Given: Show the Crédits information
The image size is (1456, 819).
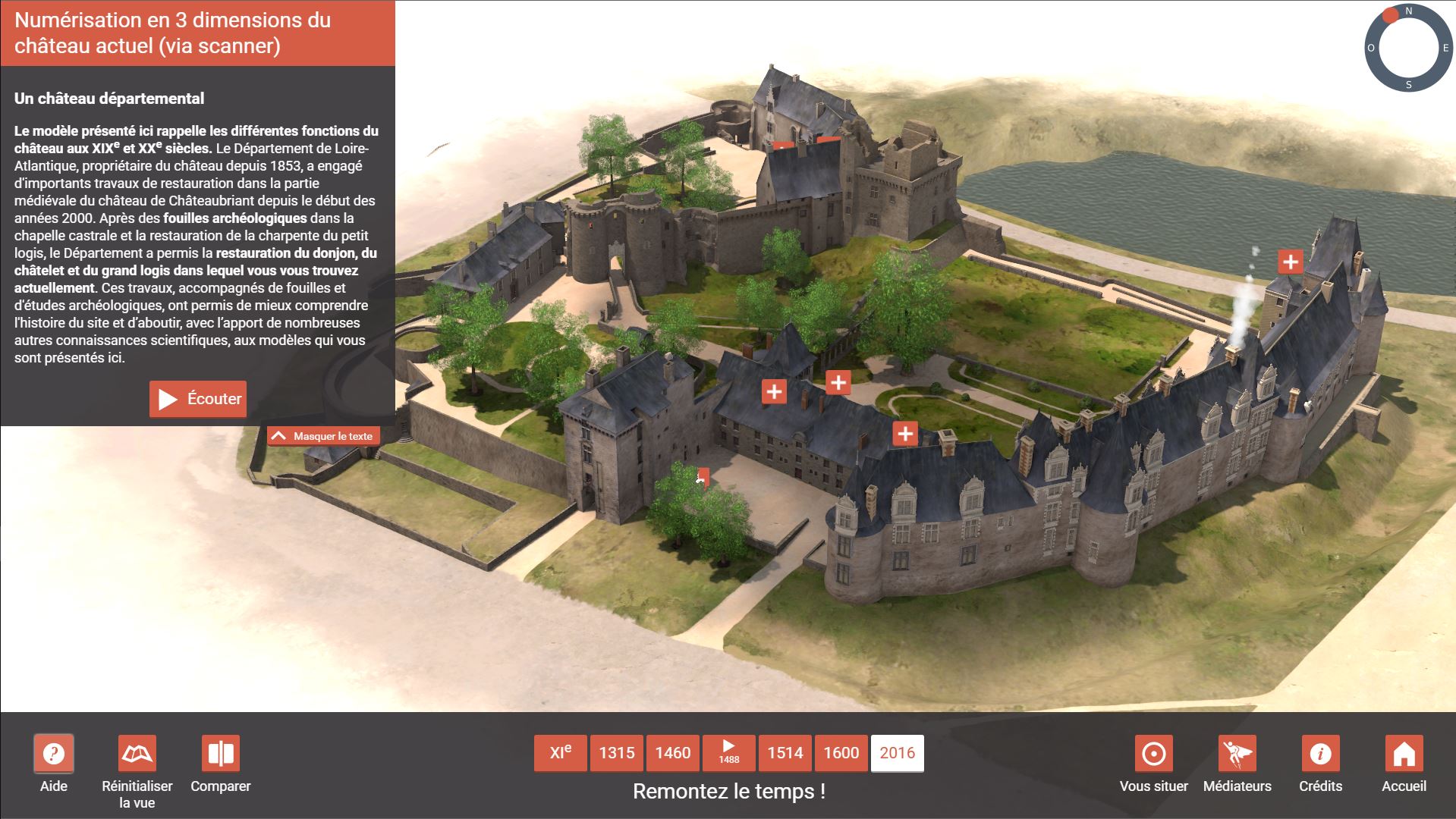Looking at the screenshot, I should [1320, 754].
